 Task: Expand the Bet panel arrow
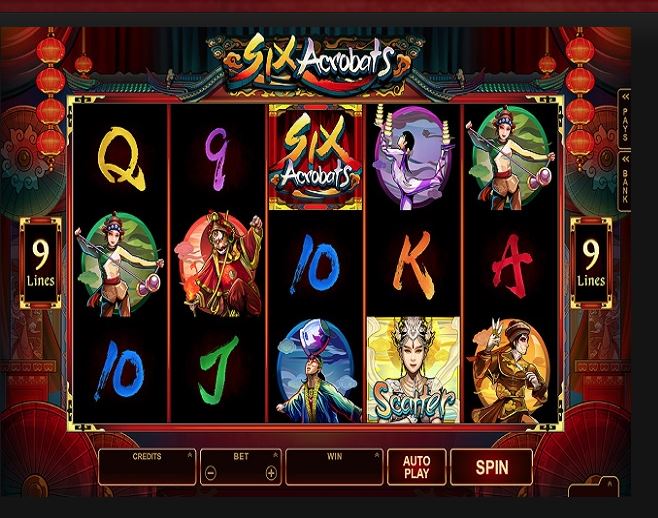pos(274,456)
